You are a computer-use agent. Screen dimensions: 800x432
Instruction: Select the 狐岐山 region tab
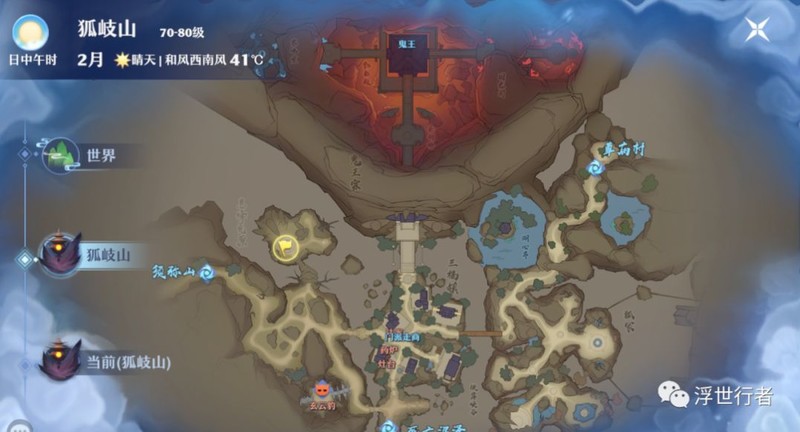60,254
